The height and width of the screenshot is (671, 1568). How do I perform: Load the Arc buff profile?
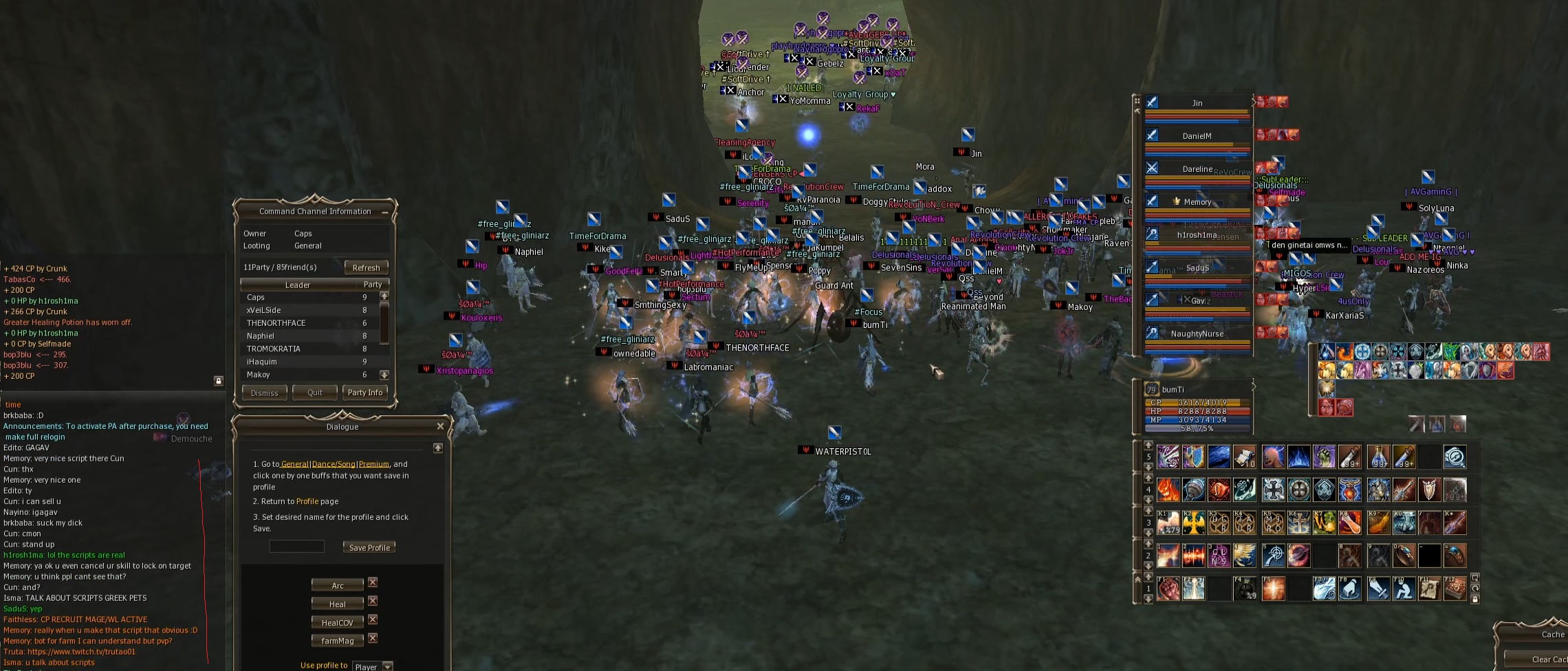coord(337,585)
